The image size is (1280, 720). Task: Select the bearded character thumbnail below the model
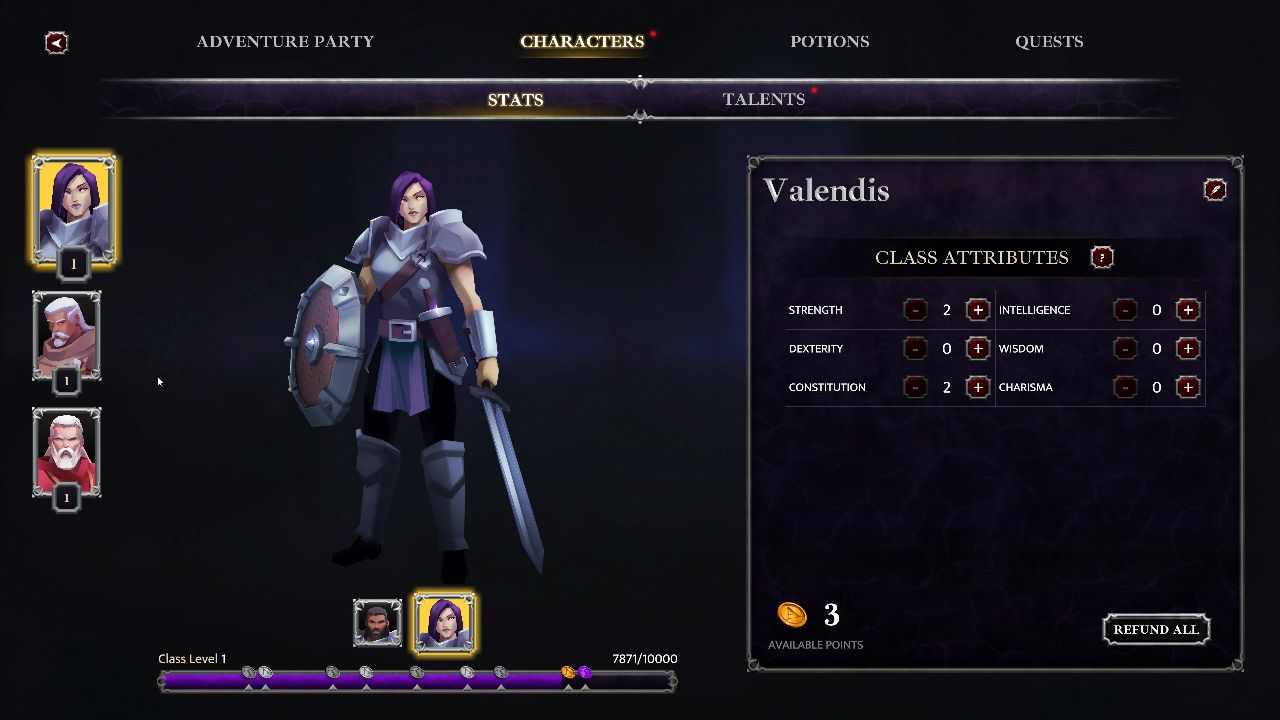377,621
